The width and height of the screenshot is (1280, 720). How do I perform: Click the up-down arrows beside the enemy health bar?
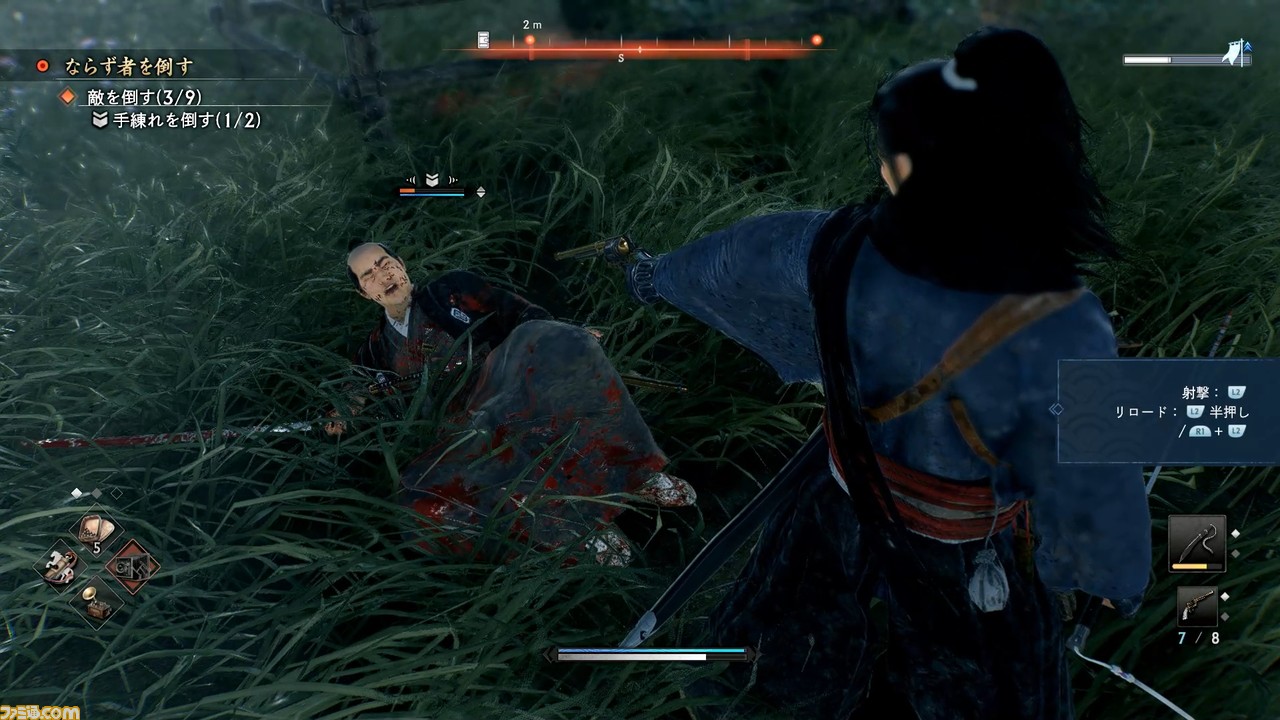481,192
